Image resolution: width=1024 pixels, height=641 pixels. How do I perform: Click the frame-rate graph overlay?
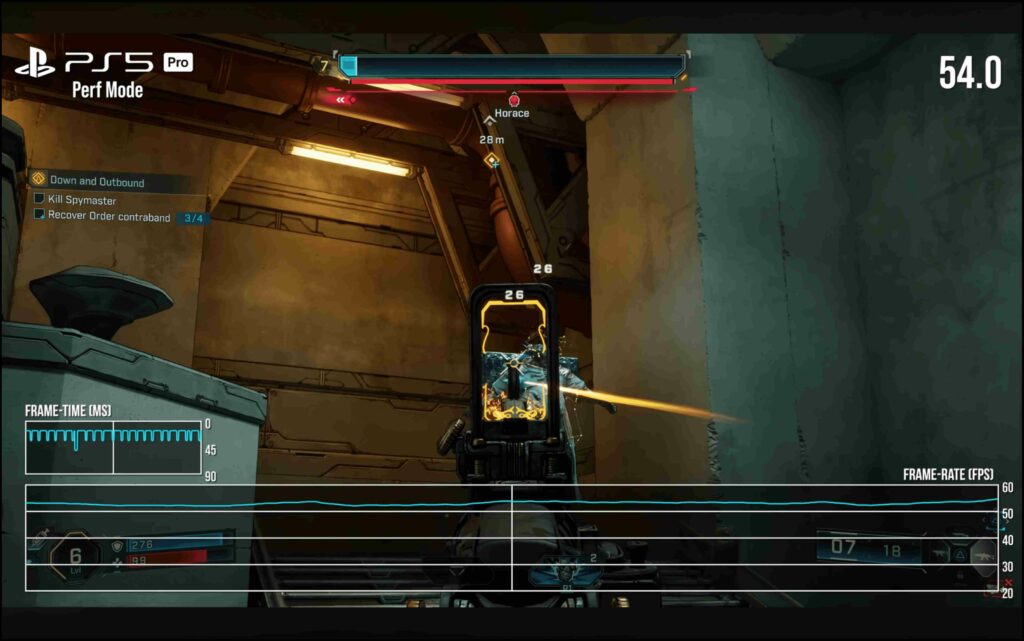coord(511,537)
